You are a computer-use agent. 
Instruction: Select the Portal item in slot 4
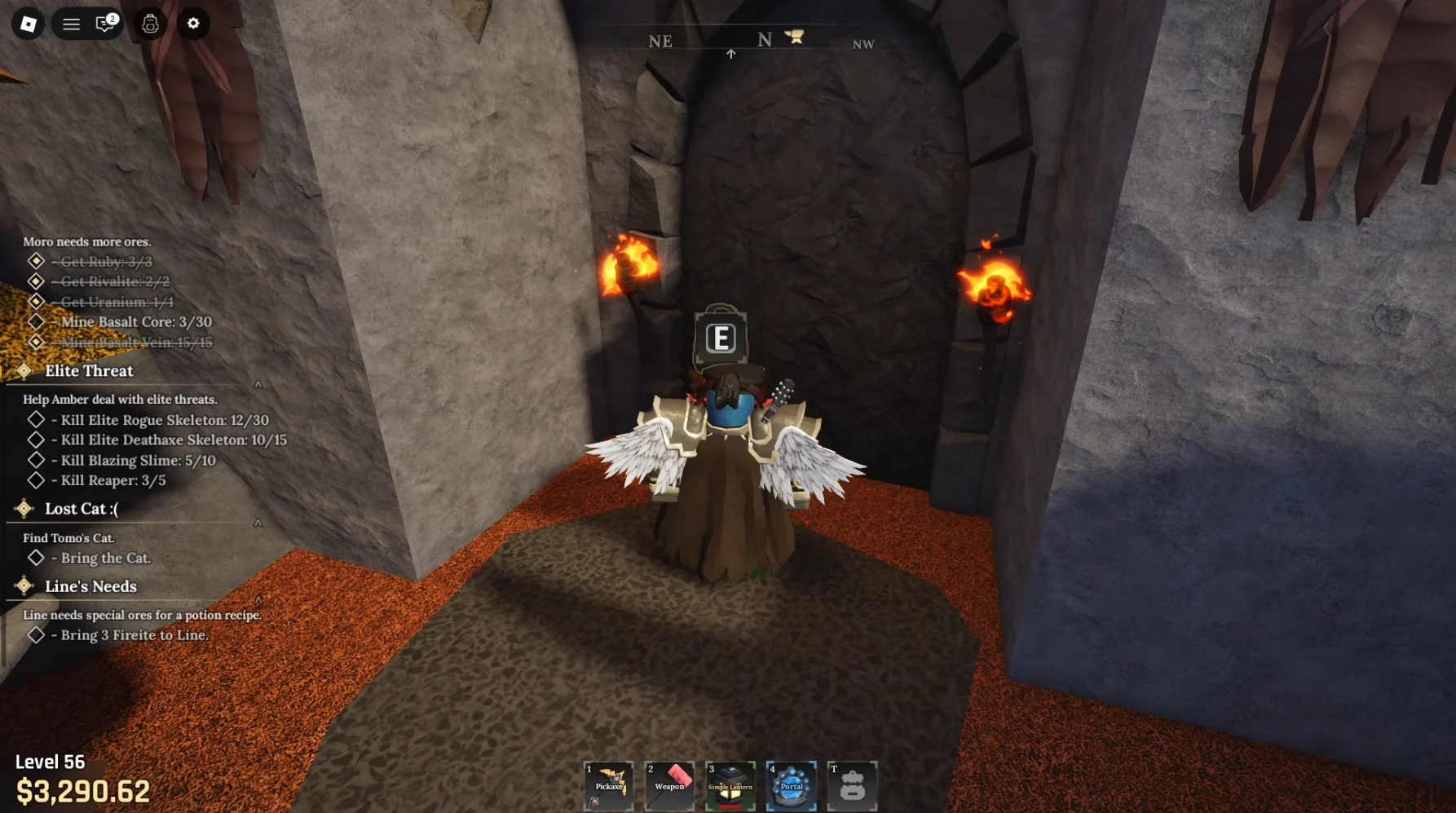click(x=791, y=784)
